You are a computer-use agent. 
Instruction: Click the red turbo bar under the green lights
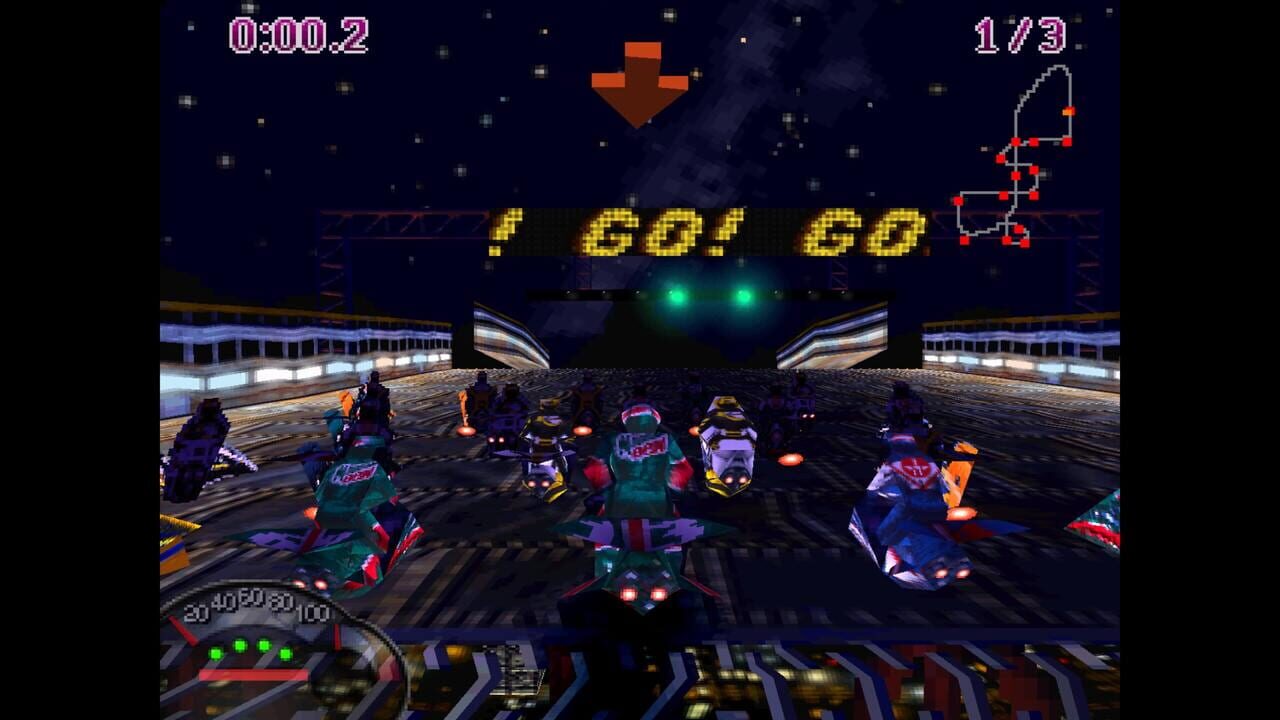[253, 674]
